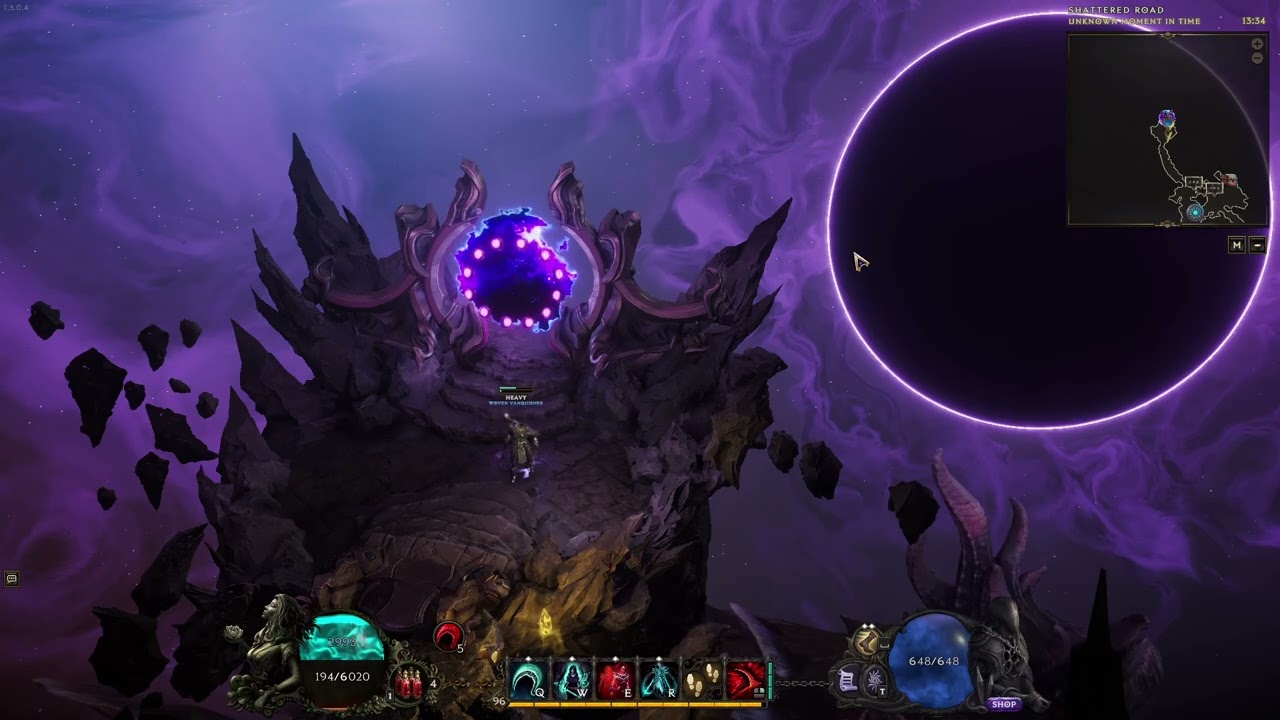
Task: Trigger the R teal wraith skill
Action: coord(660,680)
